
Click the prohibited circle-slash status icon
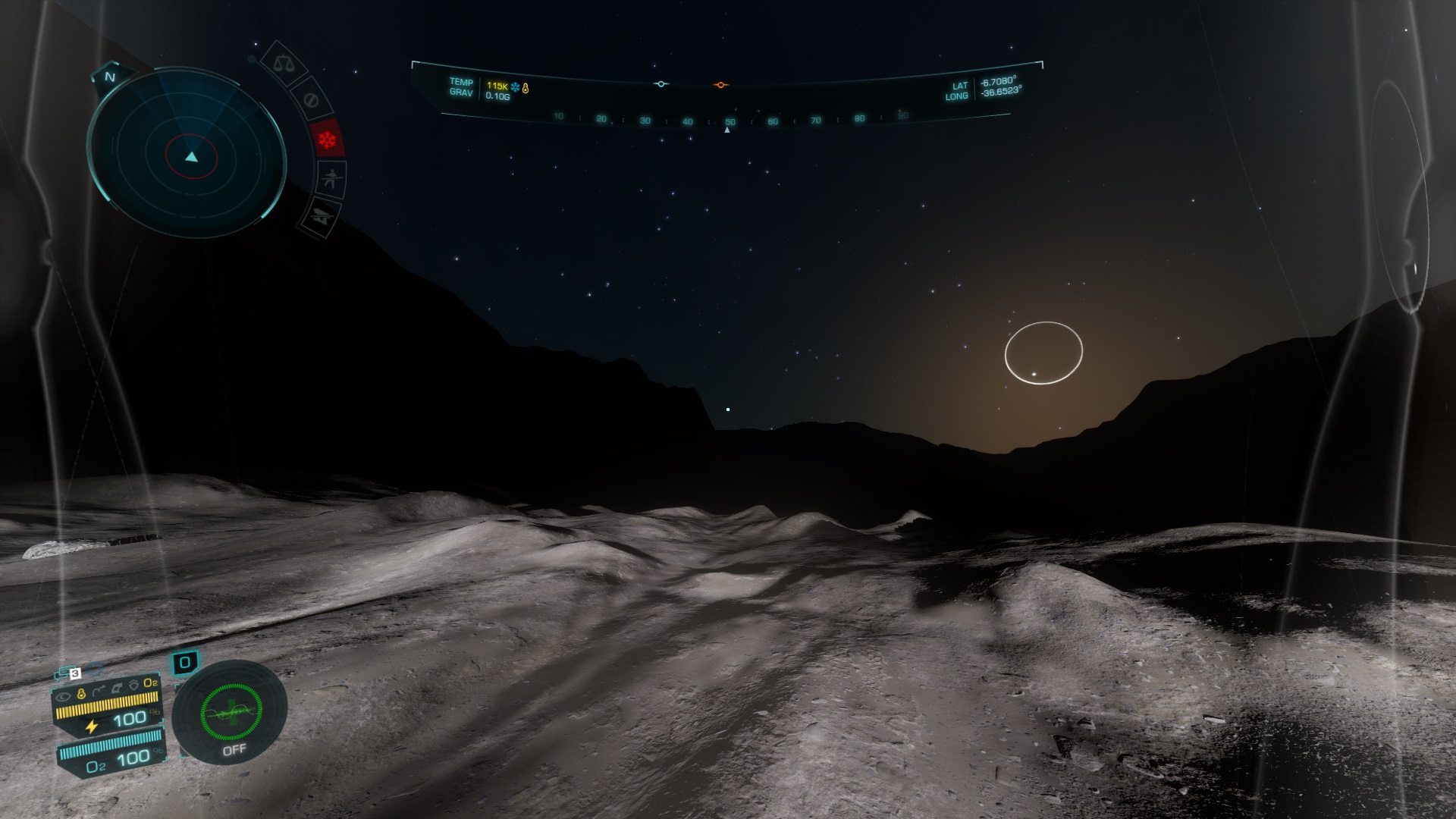pos(309,99)
